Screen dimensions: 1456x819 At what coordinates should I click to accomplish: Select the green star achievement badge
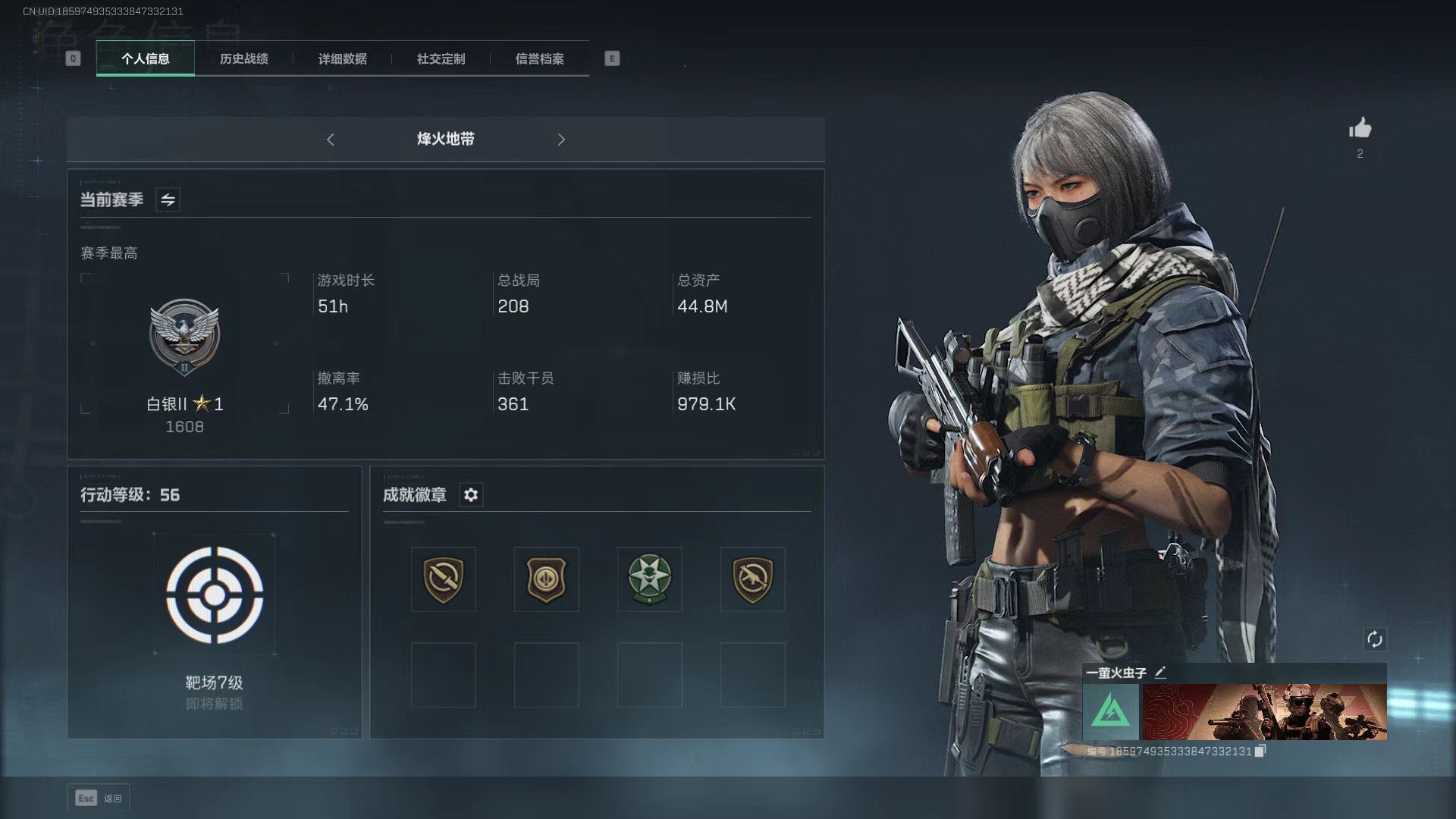(x=650, y=579)
